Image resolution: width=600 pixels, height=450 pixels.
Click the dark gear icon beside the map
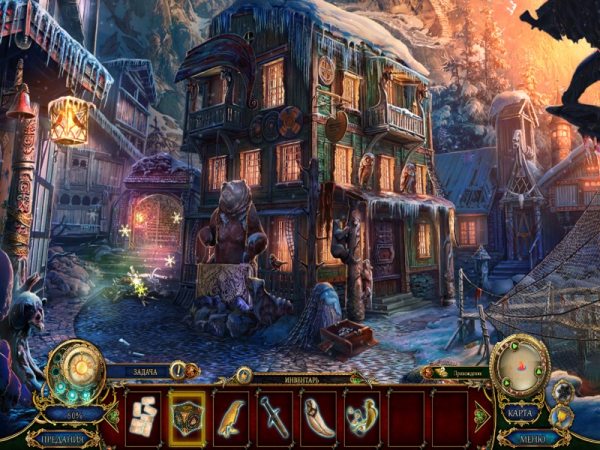coord(562,390)
